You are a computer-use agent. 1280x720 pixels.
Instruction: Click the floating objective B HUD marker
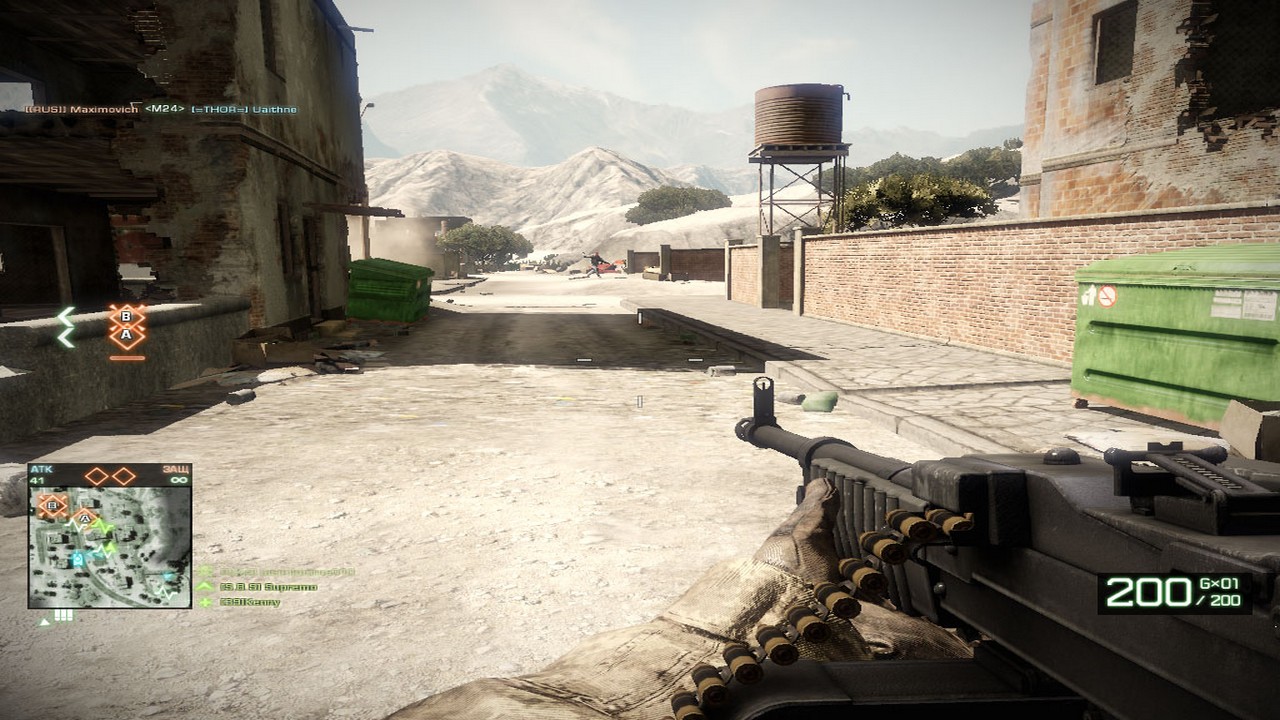[x=127, y=317]
